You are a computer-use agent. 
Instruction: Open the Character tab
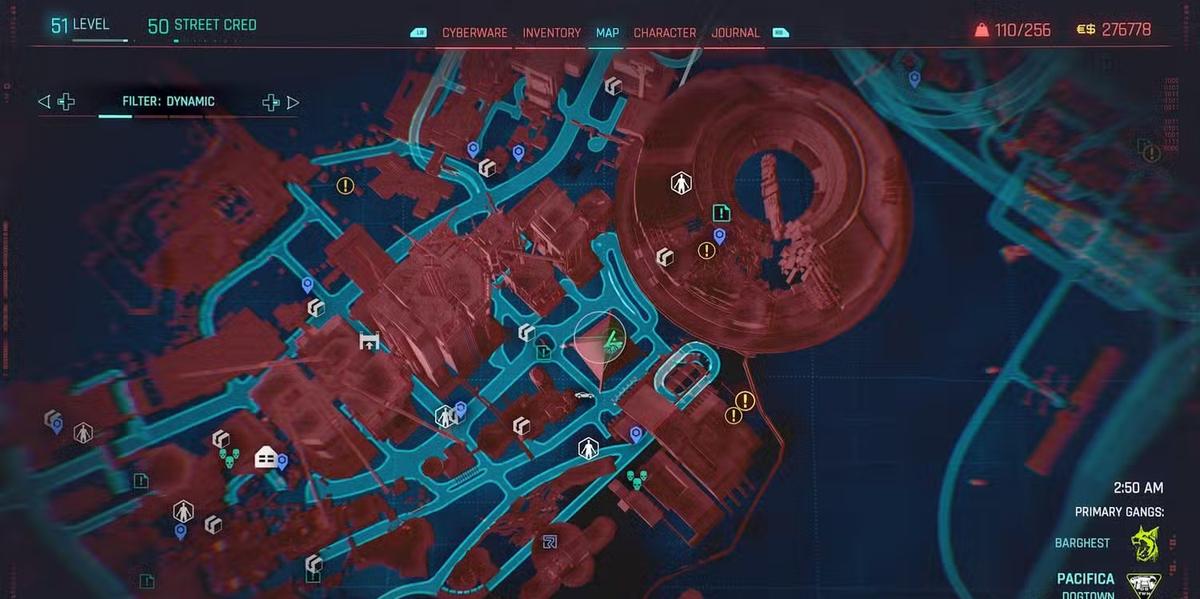tap(665, 33)
